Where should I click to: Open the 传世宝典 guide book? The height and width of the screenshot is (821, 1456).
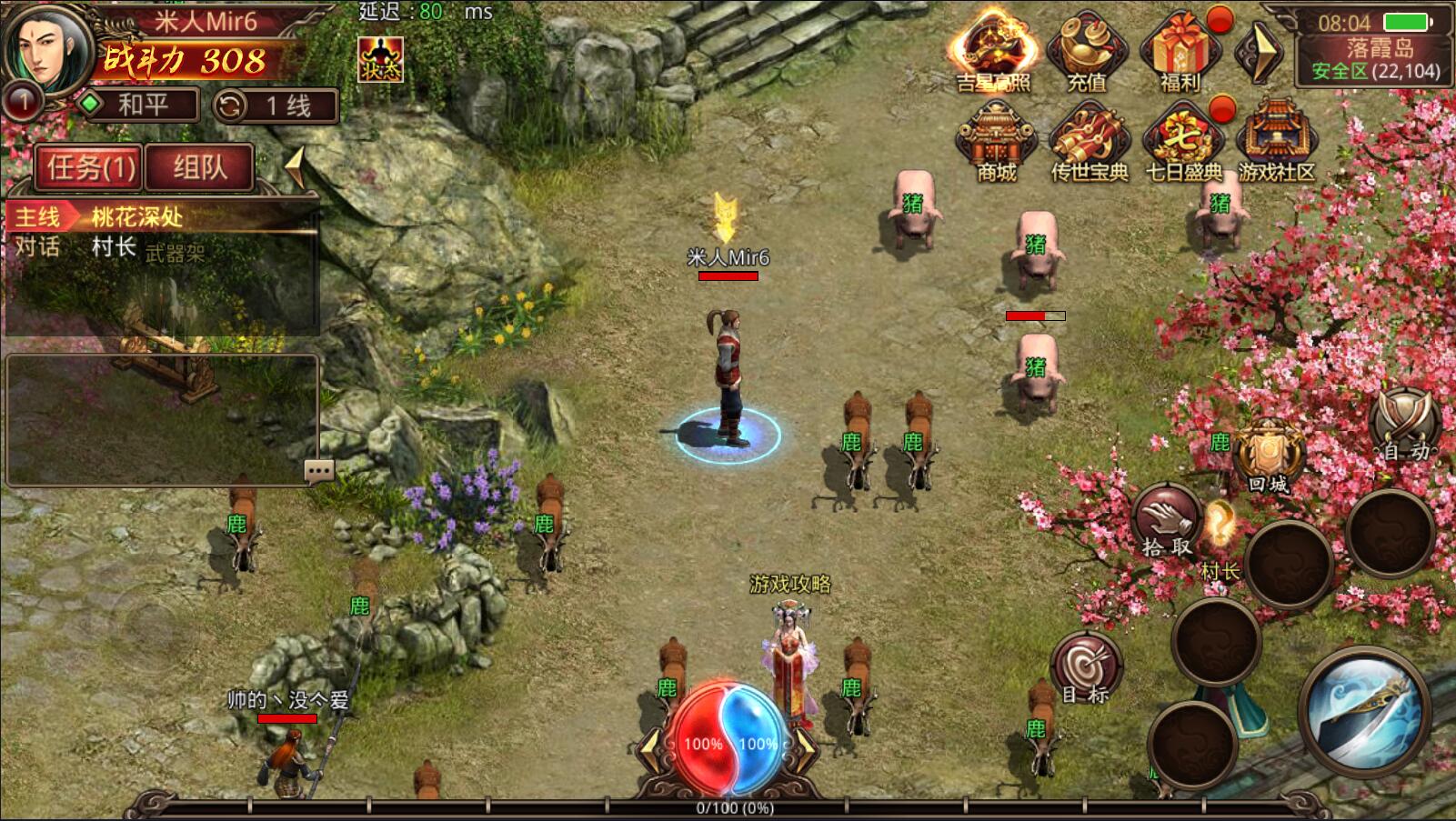coord(1089,141)
